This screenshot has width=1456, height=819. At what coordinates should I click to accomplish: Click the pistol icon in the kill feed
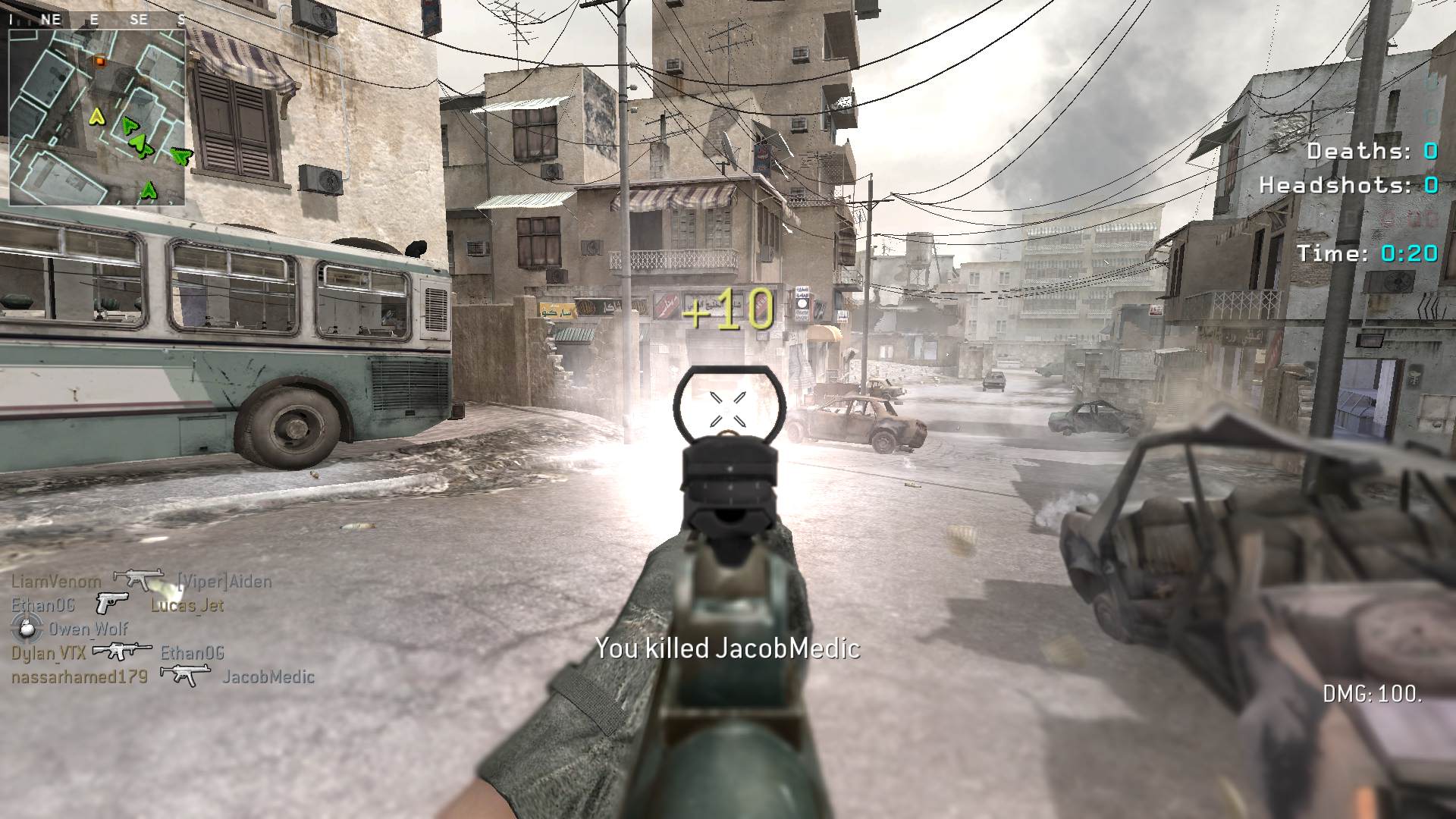click(111, 604)
